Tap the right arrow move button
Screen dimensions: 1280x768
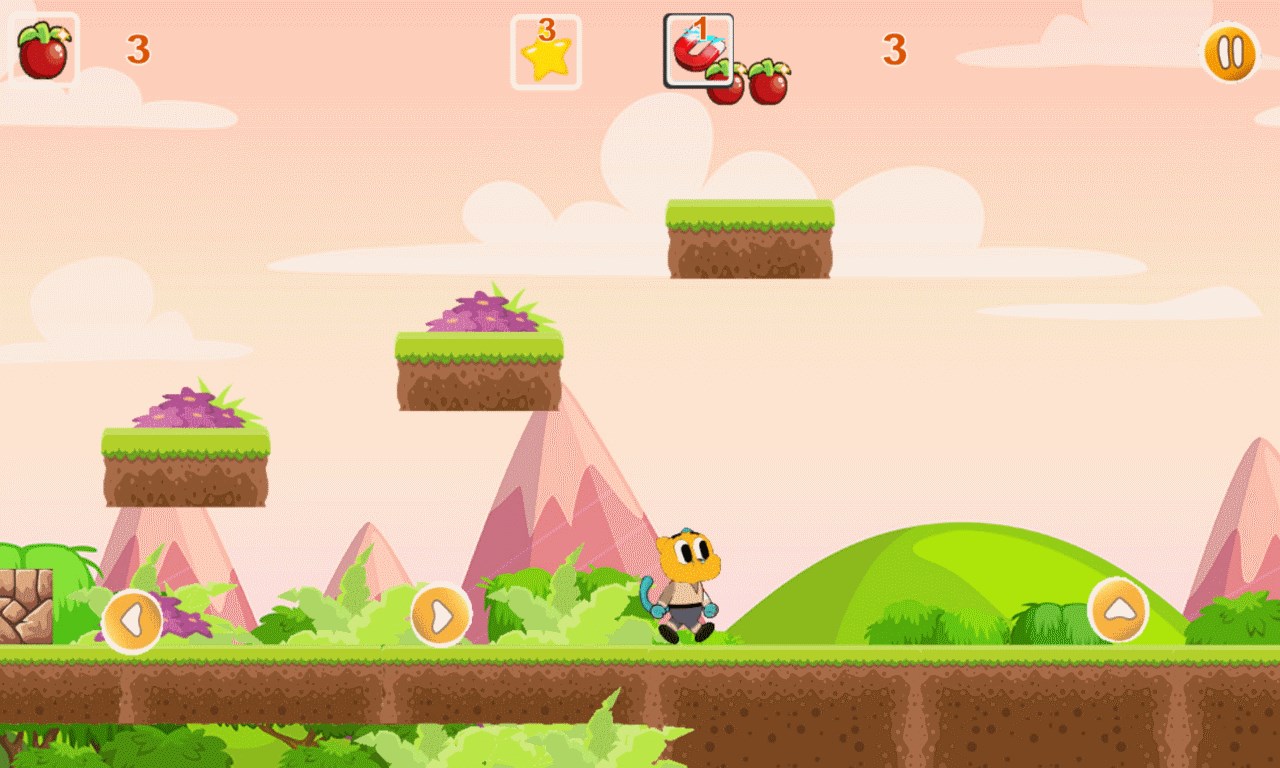click(440, 615)
